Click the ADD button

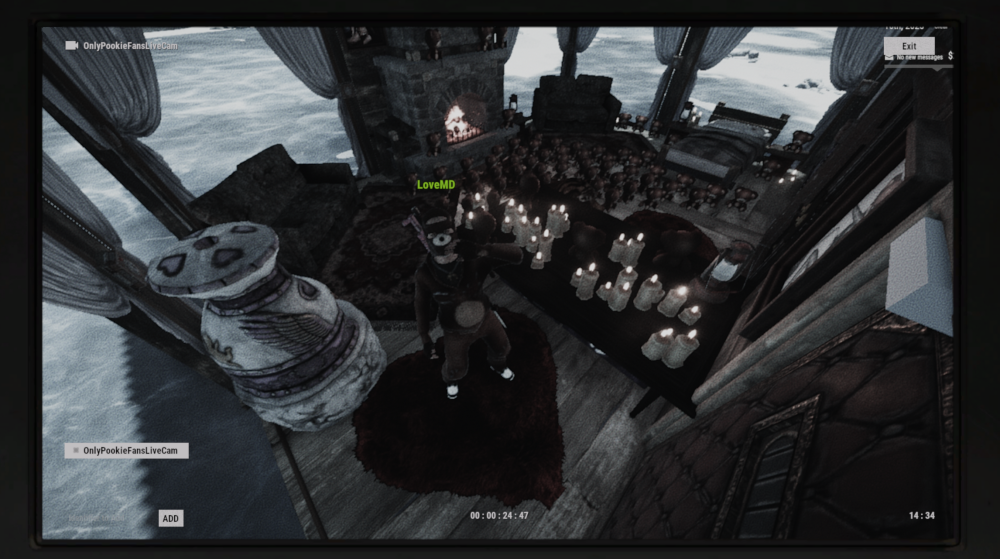tap(171, 519)
